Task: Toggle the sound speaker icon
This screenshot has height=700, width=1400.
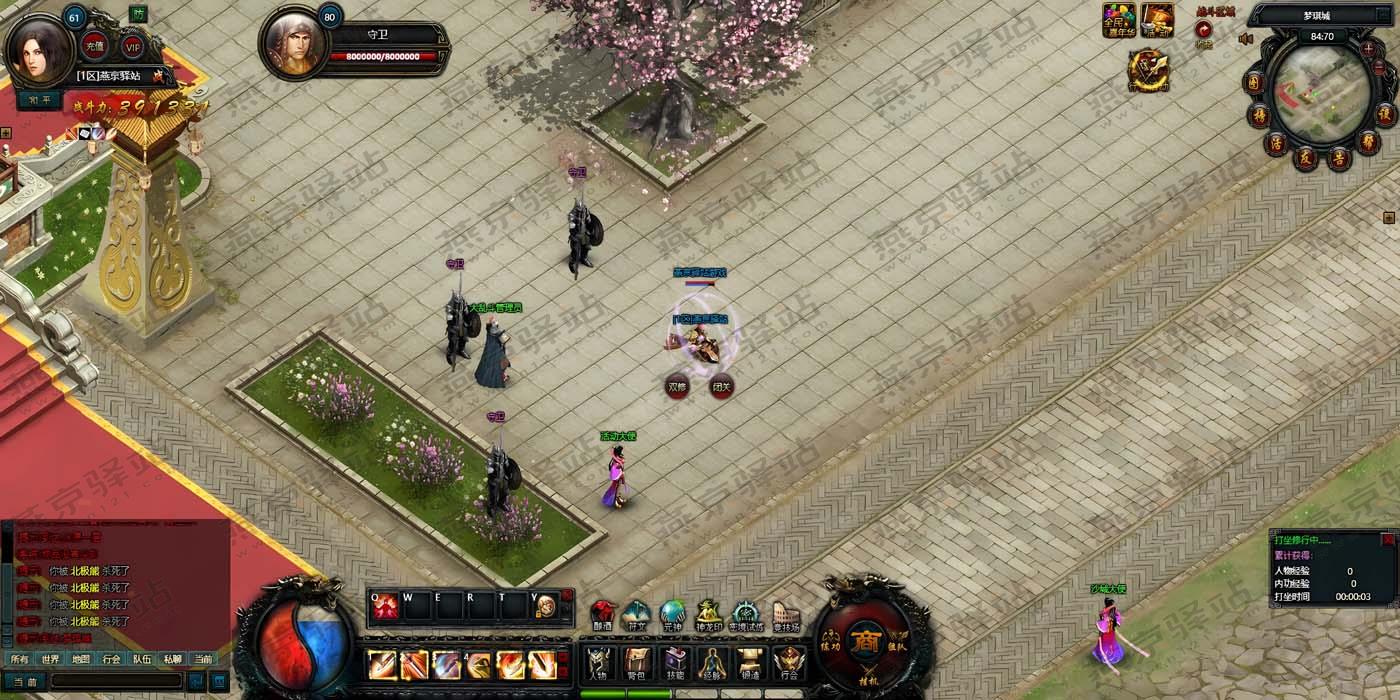Action: click(1246, 39)
